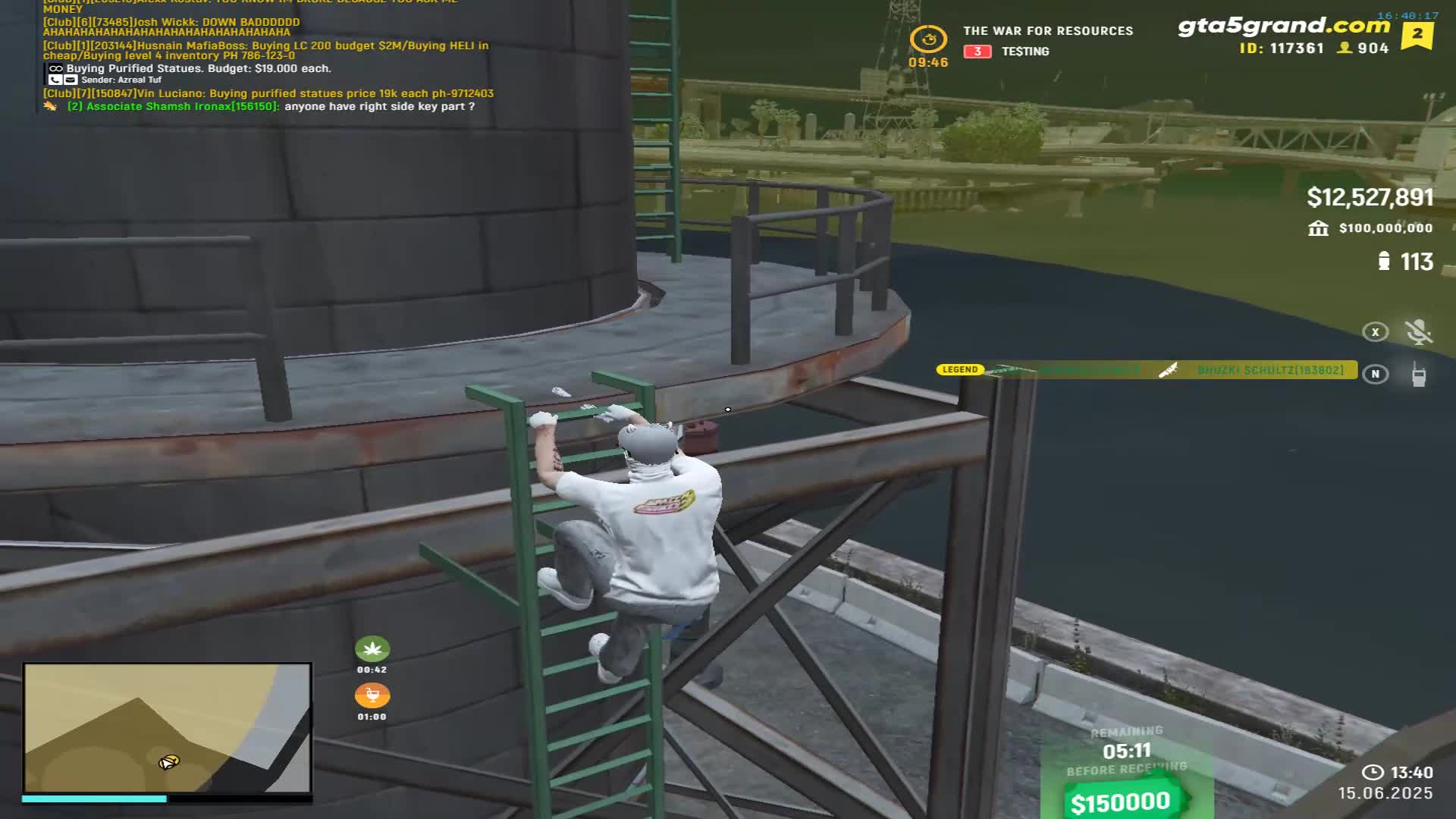This screenshot has width=1456, height=819.
Task: Click the walkie-talkie radio icon
Action: (x=1418, y=374)
